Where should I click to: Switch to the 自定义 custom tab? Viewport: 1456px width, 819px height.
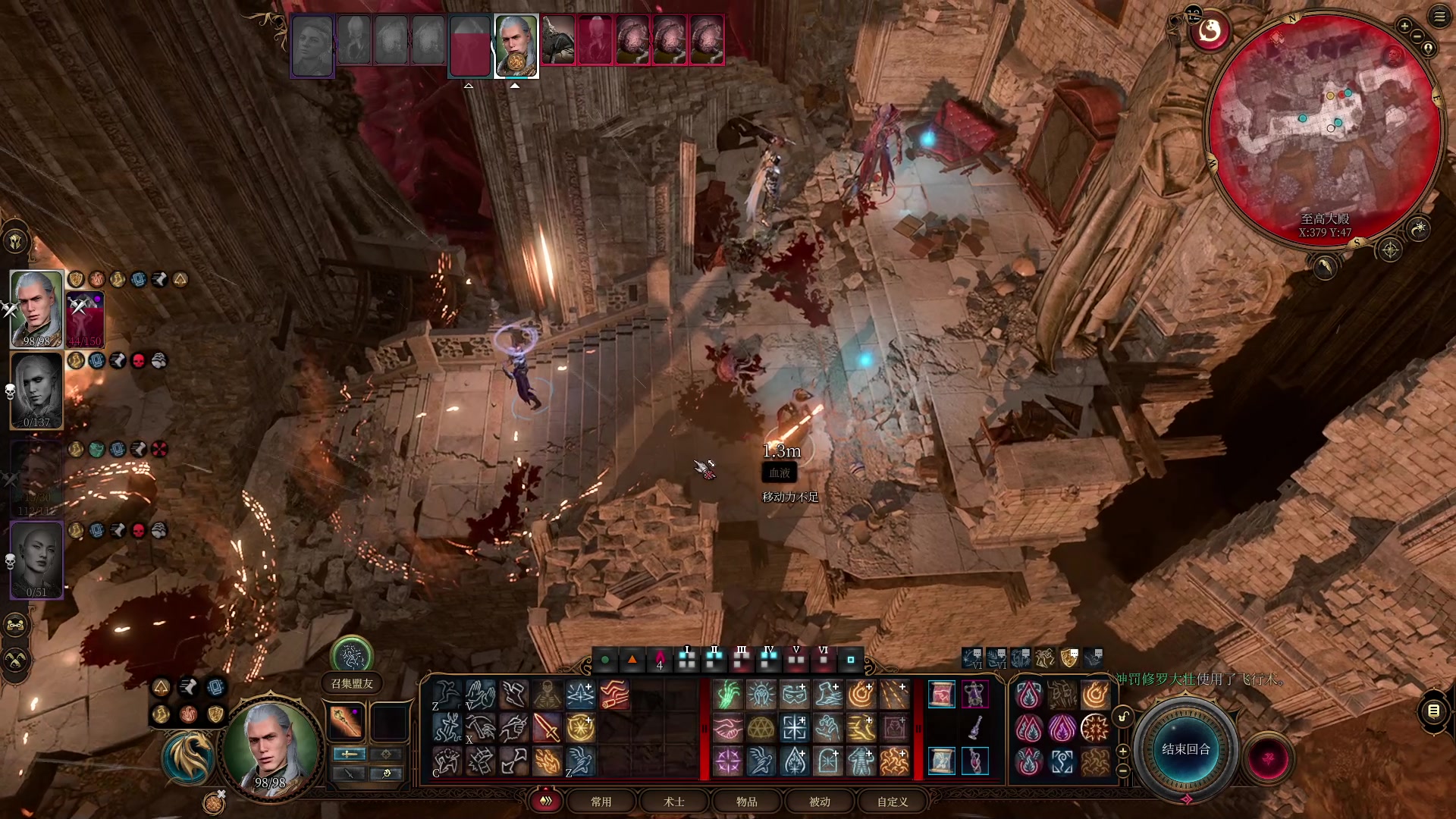point(893,802)
